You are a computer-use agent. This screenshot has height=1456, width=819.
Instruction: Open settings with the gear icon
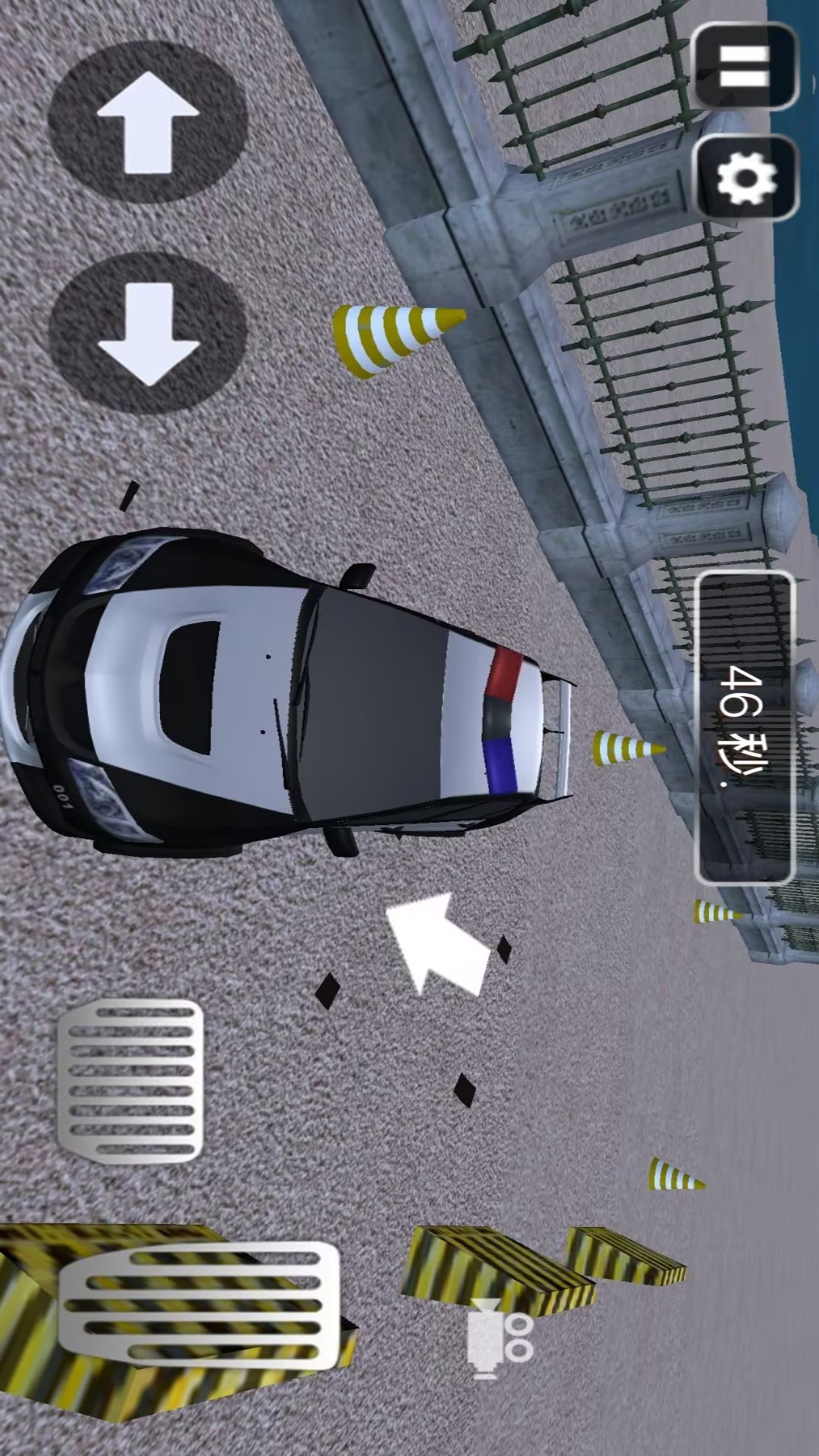pos(746,179)
